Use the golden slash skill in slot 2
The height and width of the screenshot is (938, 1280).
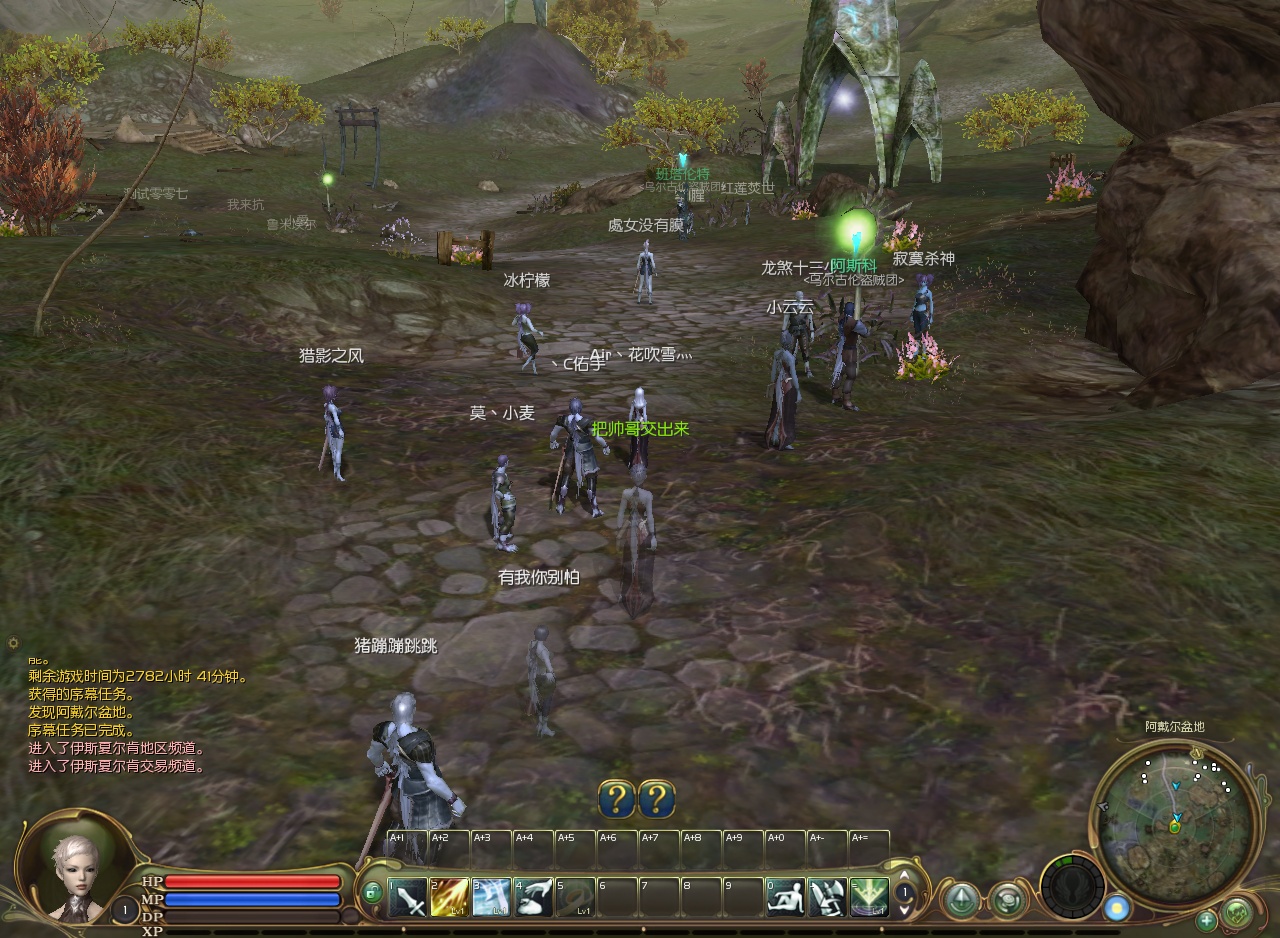pos(449,898)
